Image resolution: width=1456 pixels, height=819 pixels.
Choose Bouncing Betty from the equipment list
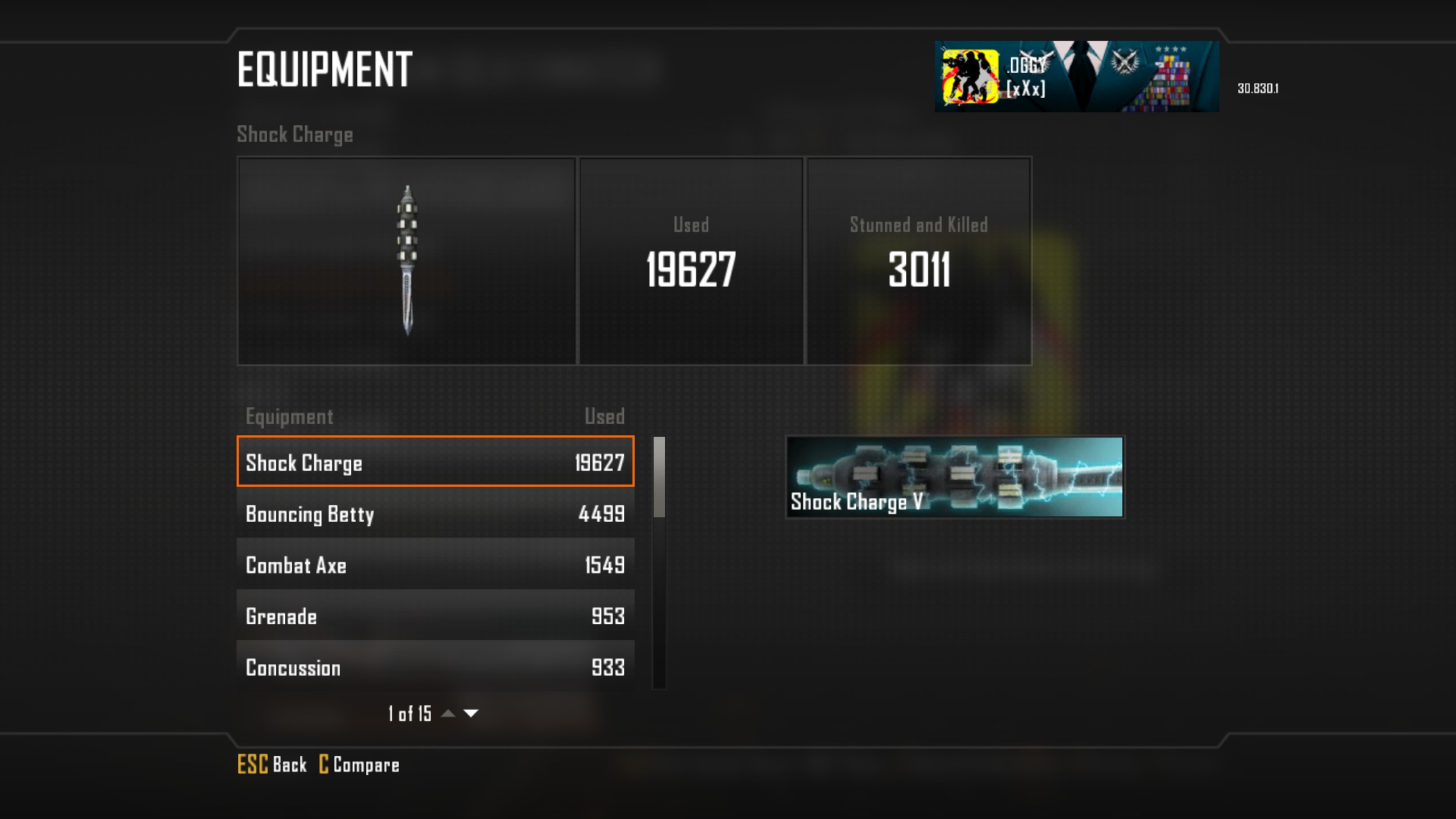coord(435,513)
